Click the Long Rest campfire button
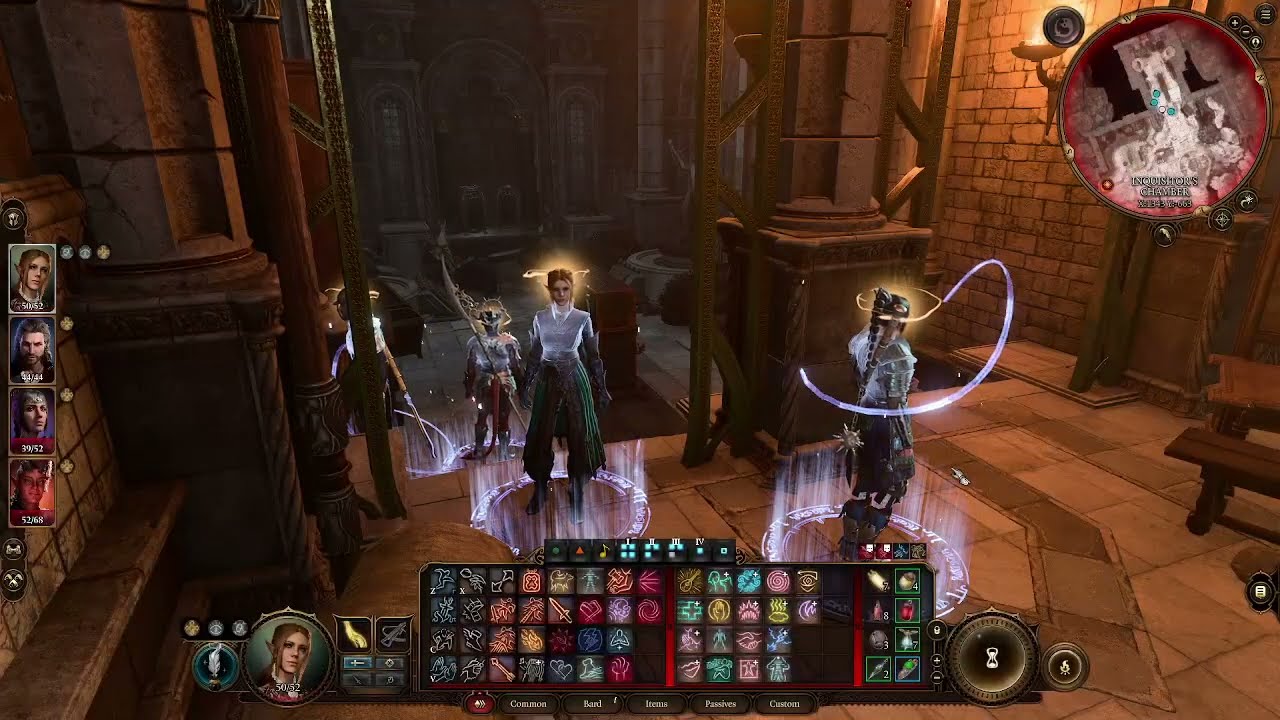Viewport: 1280px width, 720px height. [x=1065, y=665]
